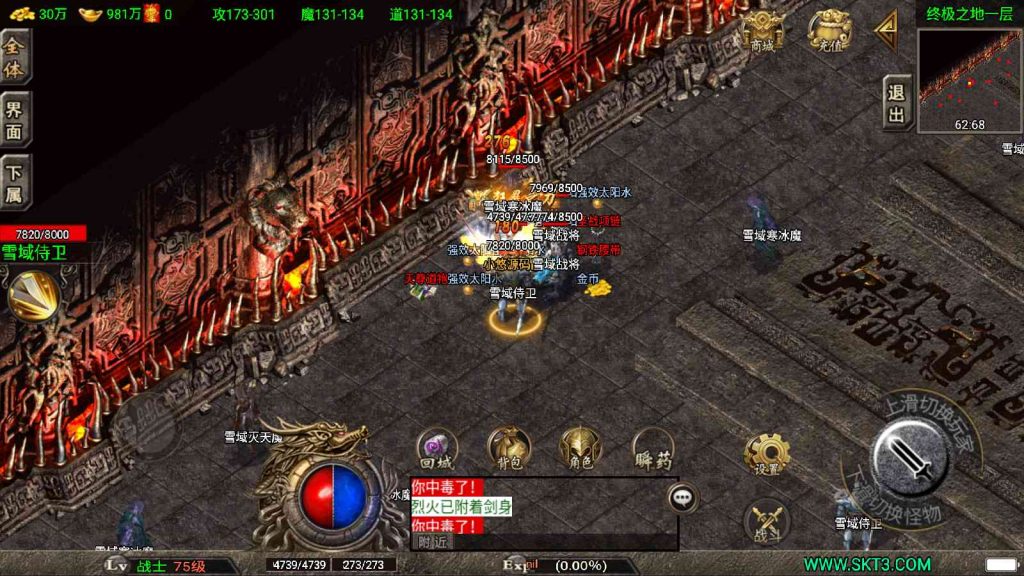Tap the large sword attack button
Screen dimensions: 1024x576
(x=910, y=457)
